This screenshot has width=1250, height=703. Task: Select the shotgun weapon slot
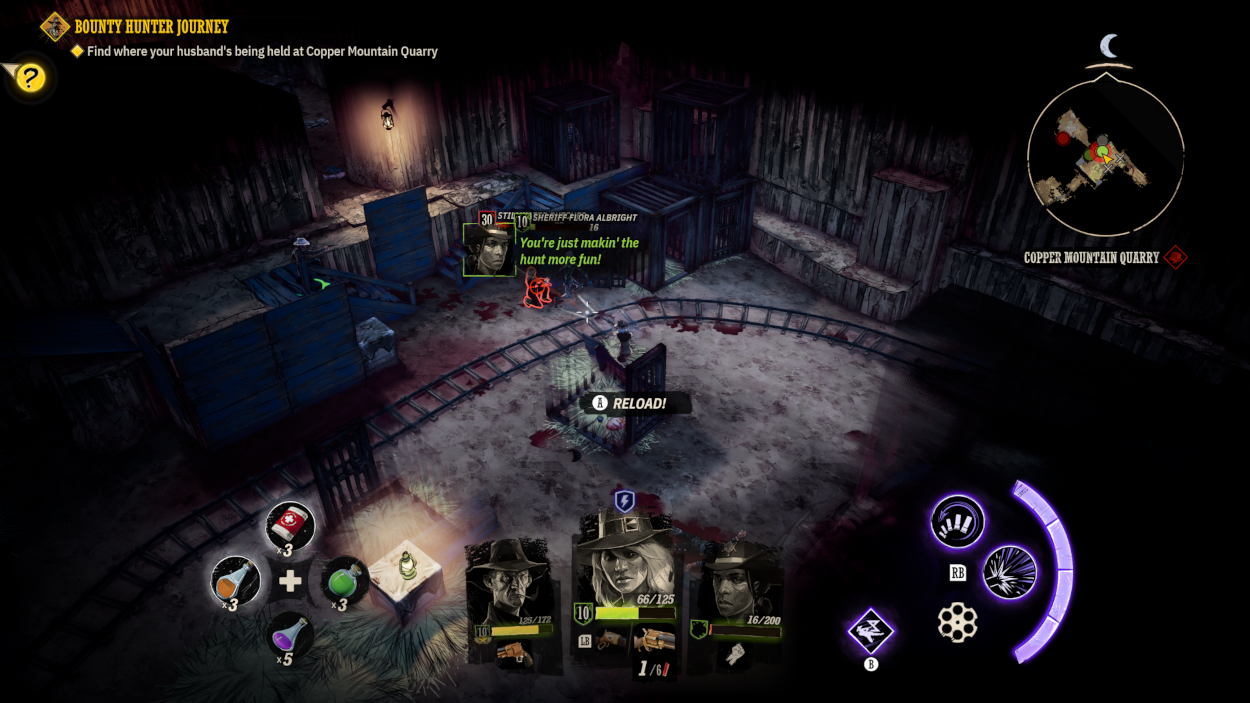click(655, 641)
